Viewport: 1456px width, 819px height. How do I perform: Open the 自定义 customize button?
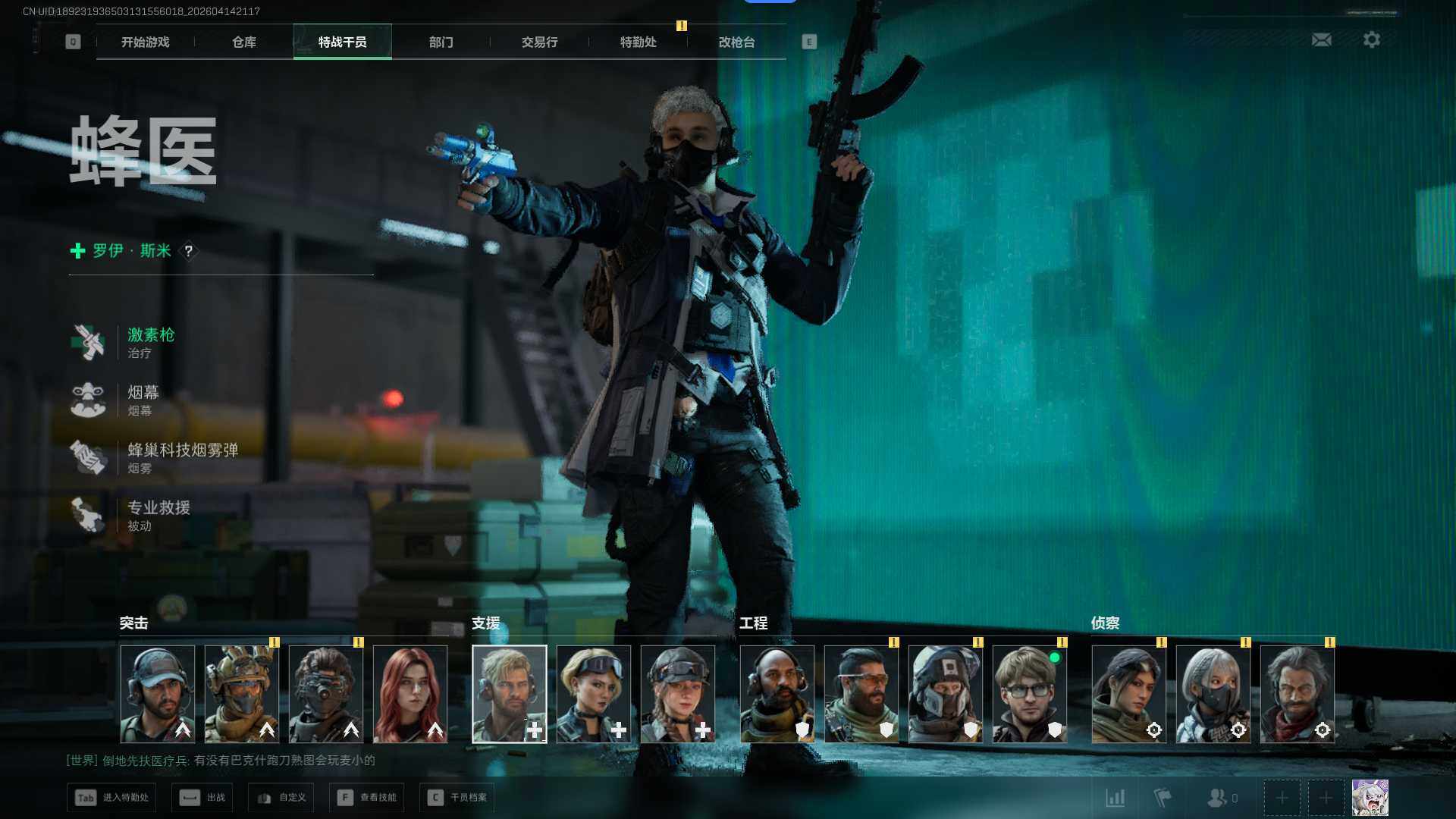pyautogui.click(x=281, y=798)
